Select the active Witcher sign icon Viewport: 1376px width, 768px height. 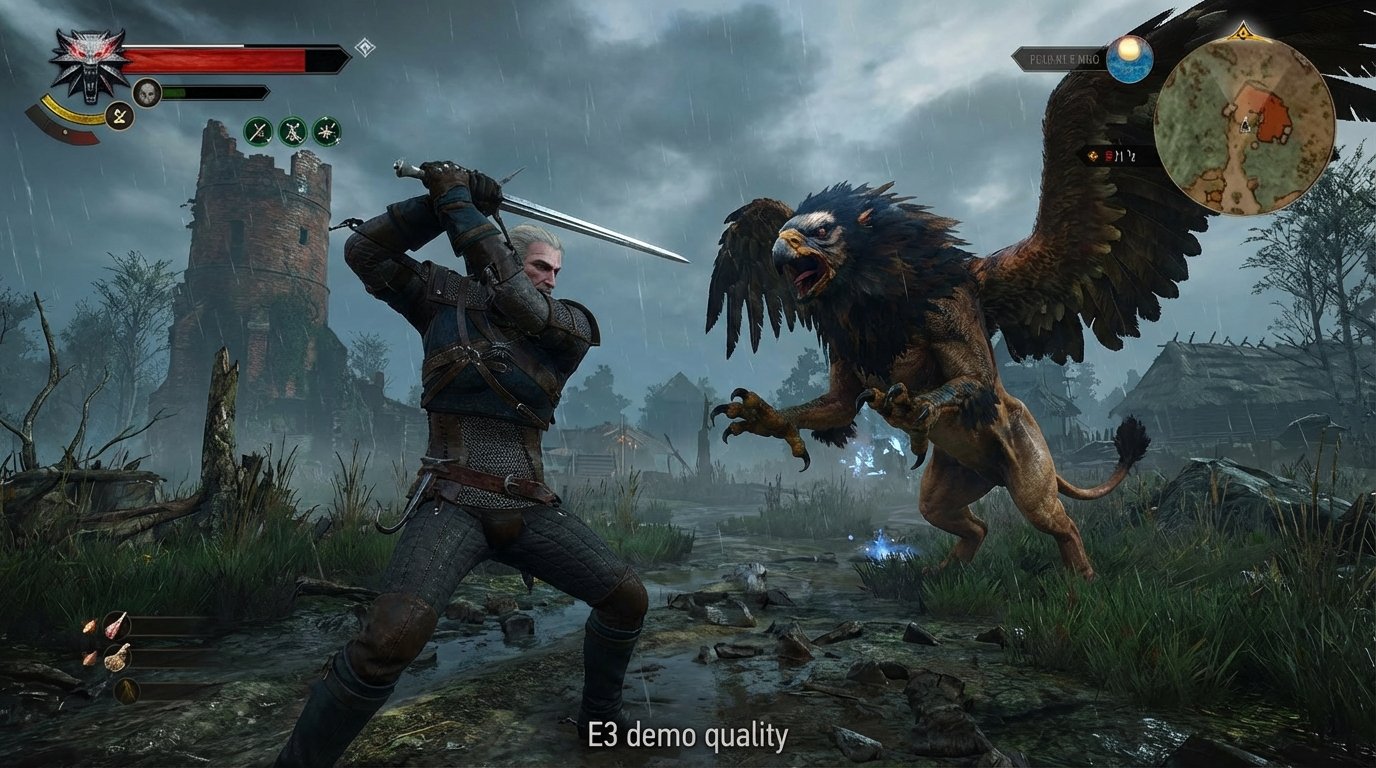[x=120, y=115]
